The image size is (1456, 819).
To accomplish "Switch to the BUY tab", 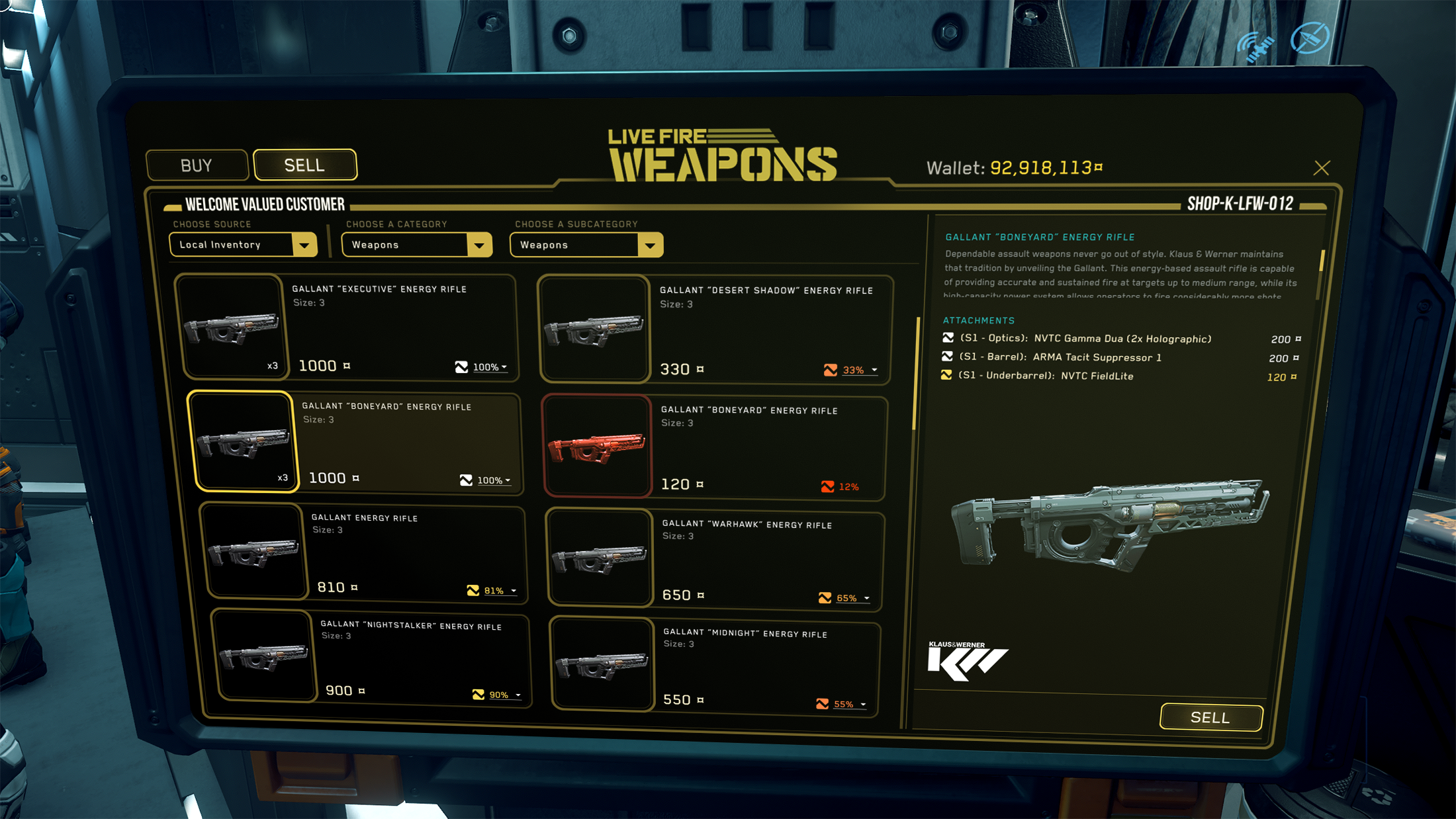I will [197, 165].
